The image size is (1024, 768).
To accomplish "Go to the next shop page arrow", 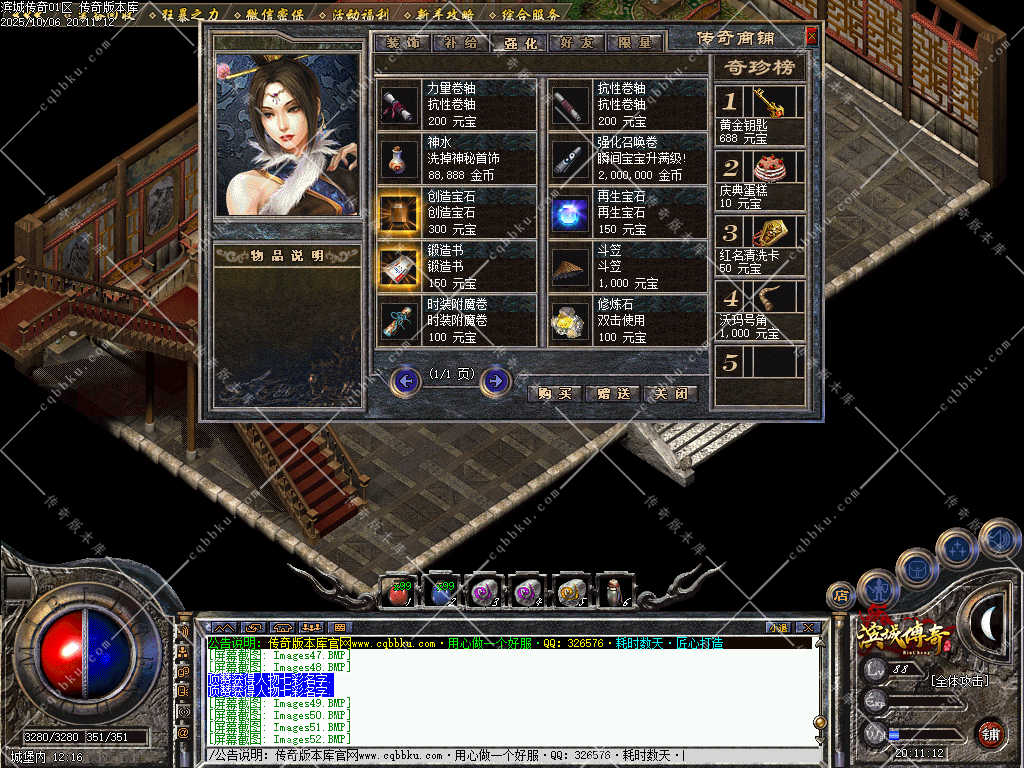I will [x=496, y=381].
